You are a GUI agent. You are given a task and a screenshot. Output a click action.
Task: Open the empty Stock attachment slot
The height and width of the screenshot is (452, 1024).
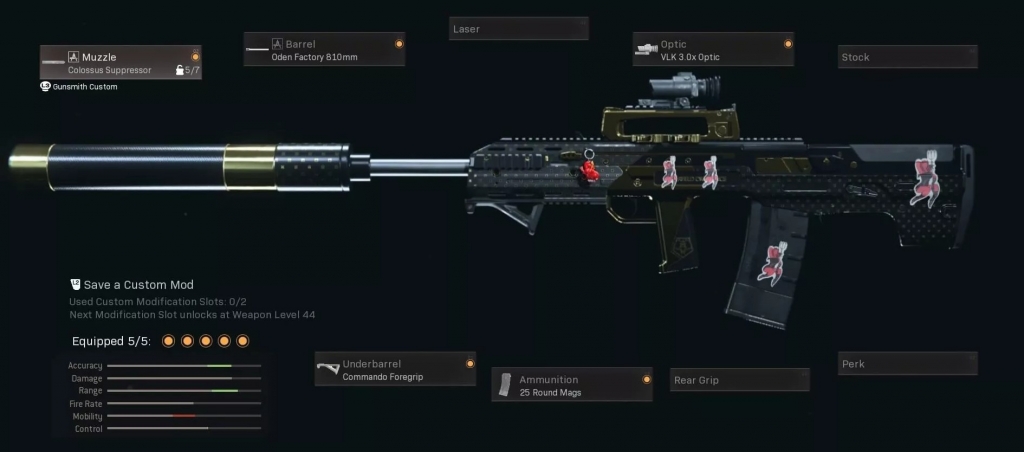(907, 58)
